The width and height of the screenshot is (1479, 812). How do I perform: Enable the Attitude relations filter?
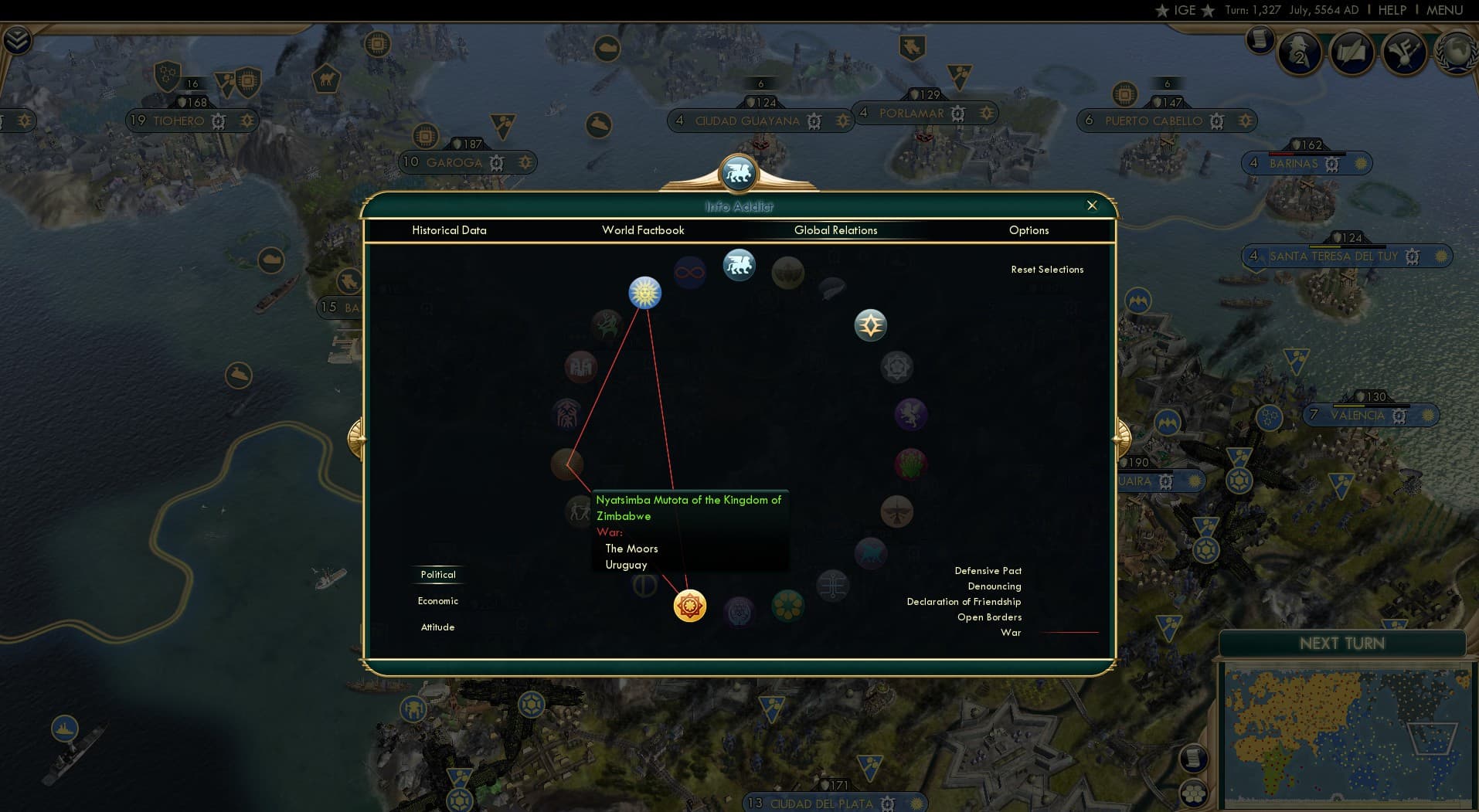point(437,627)
